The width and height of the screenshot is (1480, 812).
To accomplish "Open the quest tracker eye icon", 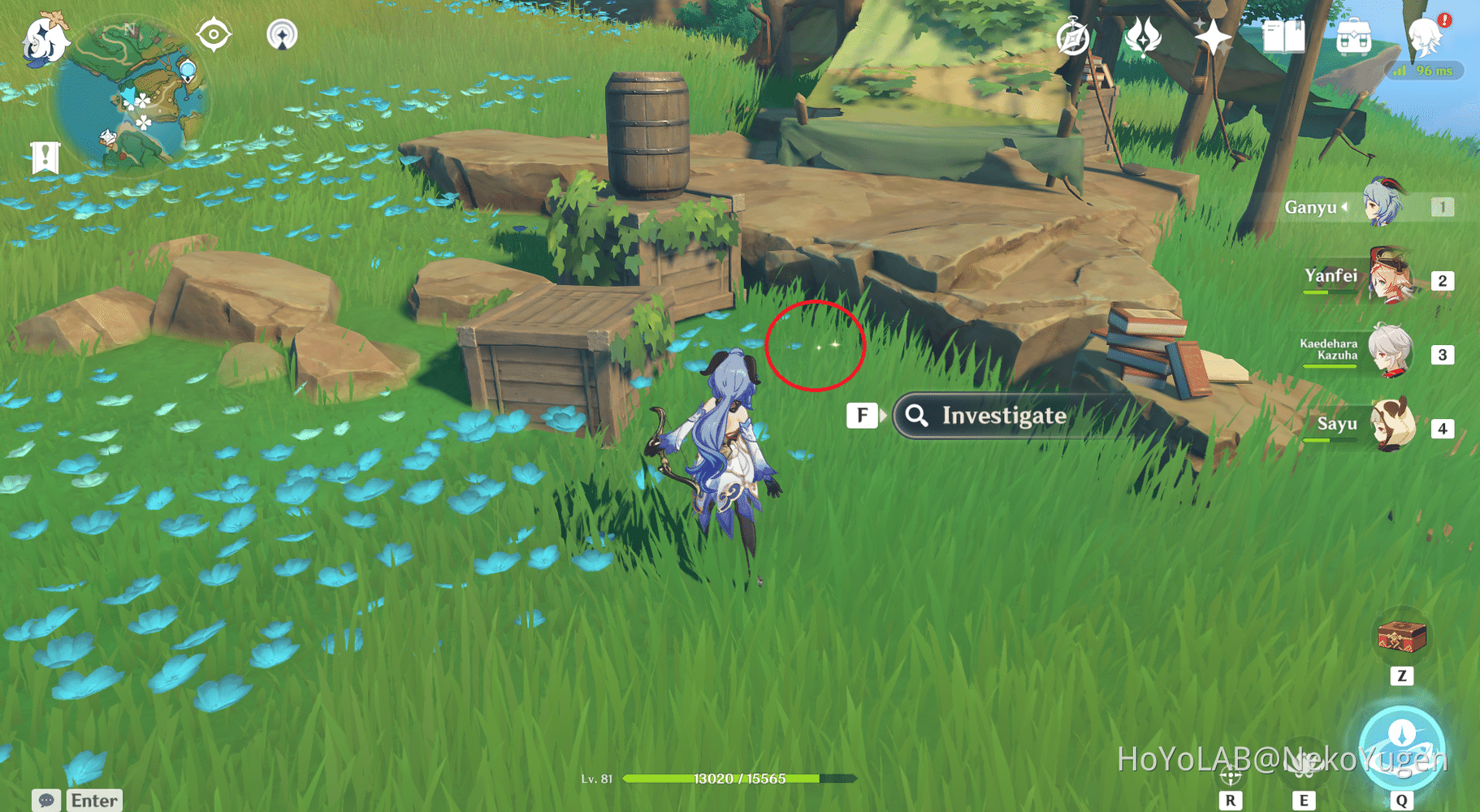I will click(213, 32).
